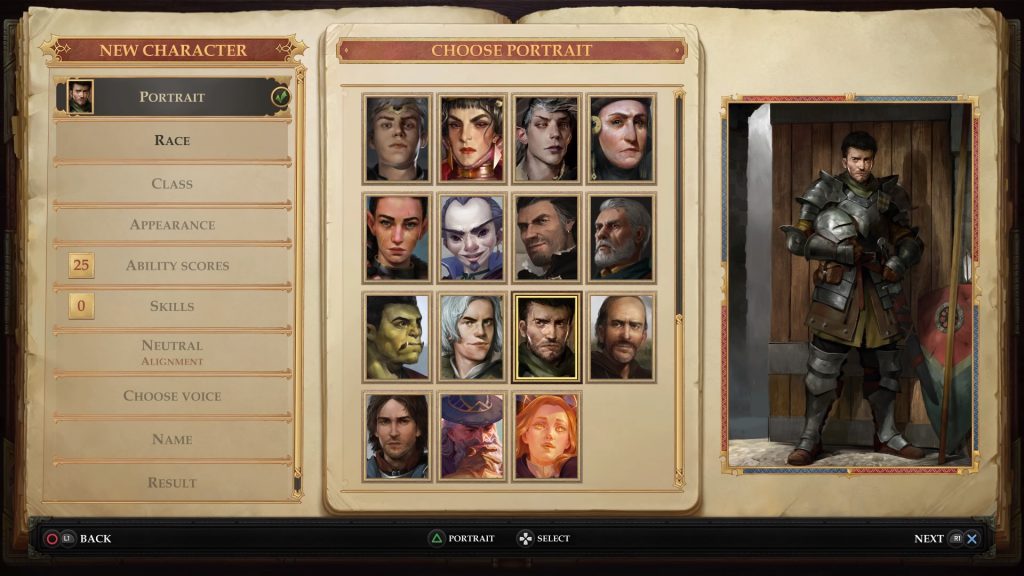Pick the white-haired elf portrait
The height and width of the screenshot is (576, 1024).
point(472,337)
